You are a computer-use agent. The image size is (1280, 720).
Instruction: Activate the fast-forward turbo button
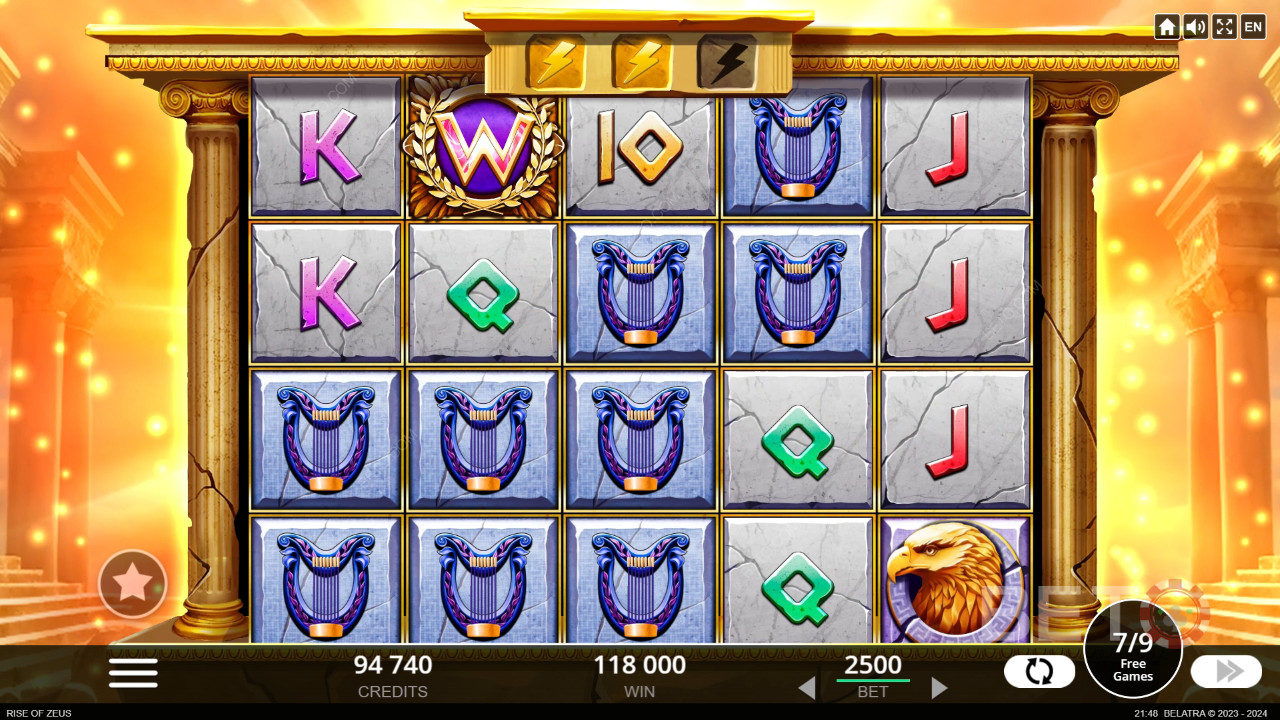coord(1226,671)
